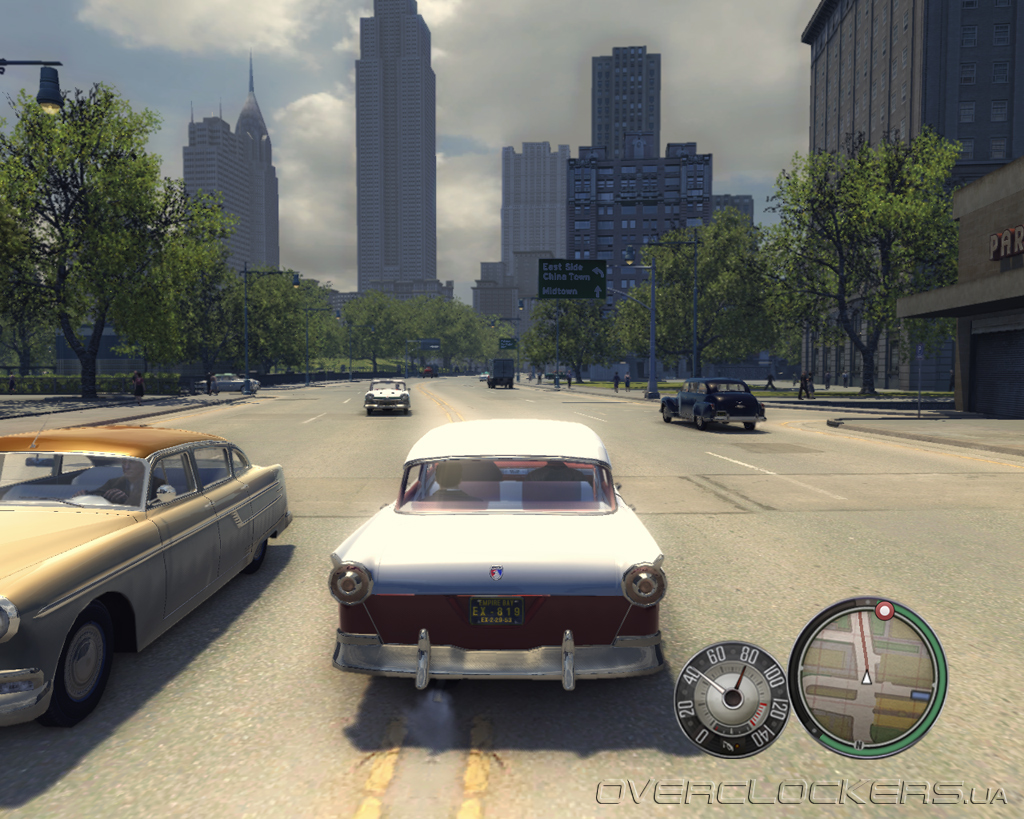The image size is (1024, 819).
Task: Click the white player arrow on the minimap
Action: 867,678
